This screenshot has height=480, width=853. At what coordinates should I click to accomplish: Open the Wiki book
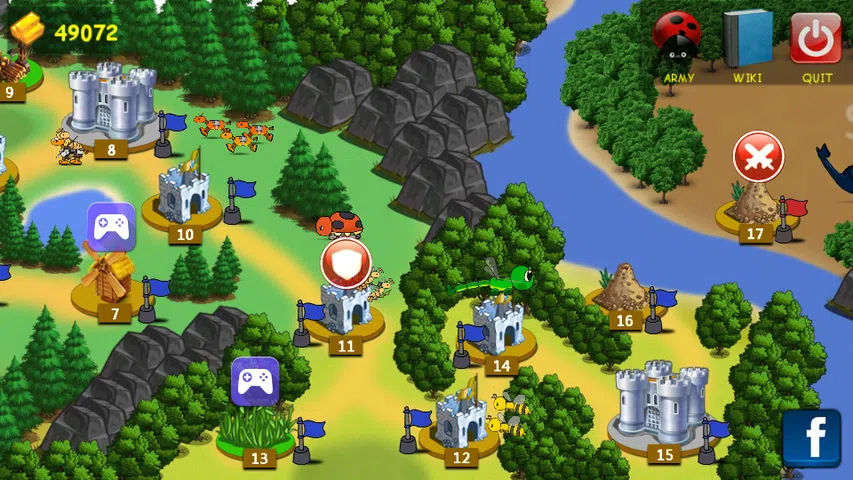point(747,42)
